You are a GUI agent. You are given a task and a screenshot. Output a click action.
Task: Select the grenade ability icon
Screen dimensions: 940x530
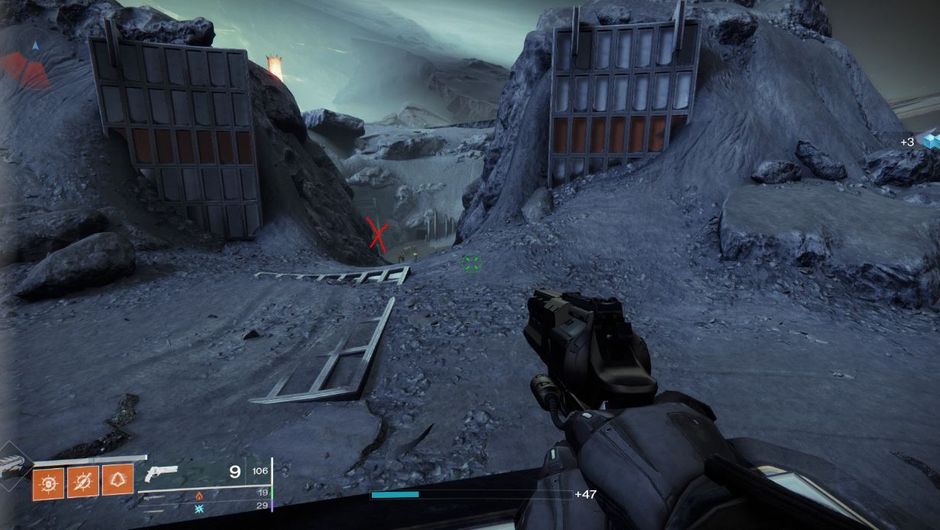(47, 484)
